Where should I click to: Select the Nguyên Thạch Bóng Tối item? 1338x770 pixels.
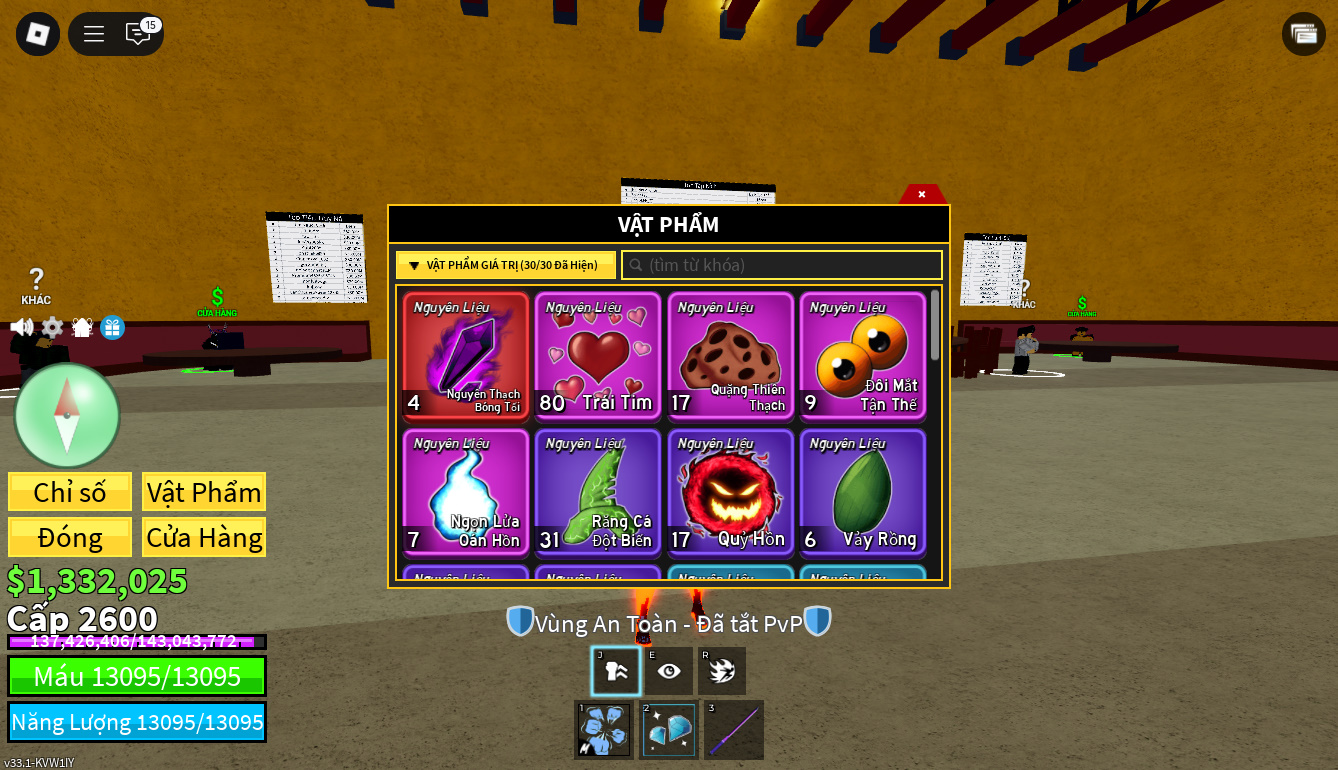466,356
